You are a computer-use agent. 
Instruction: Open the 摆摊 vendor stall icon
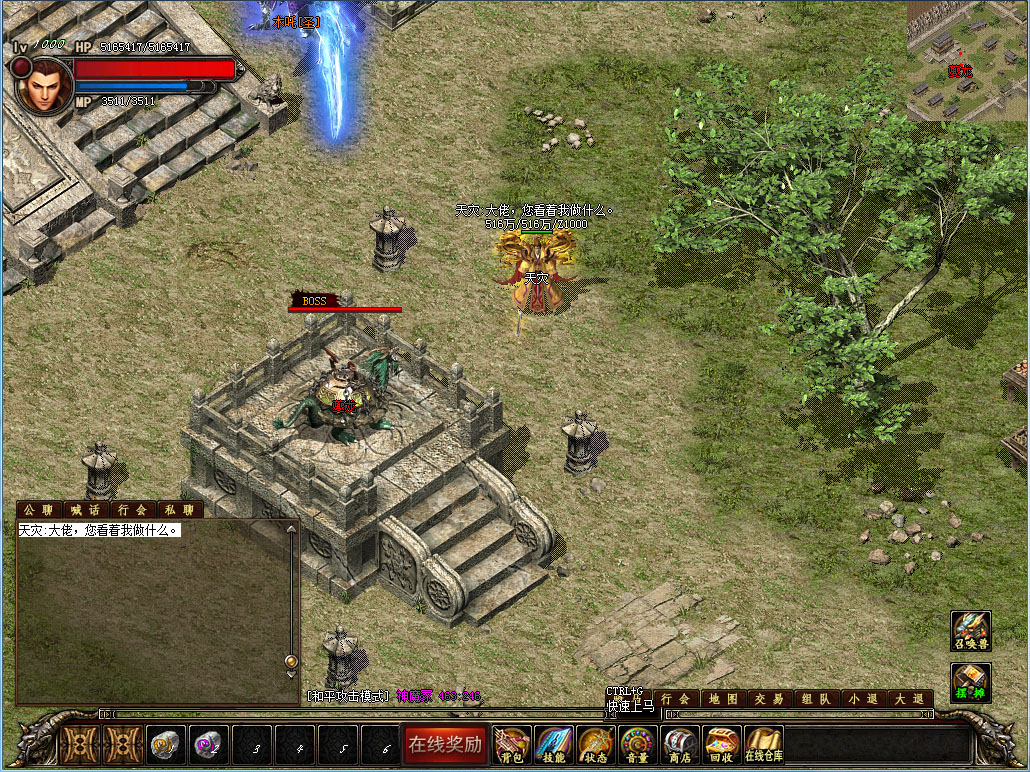coord(971,683)
